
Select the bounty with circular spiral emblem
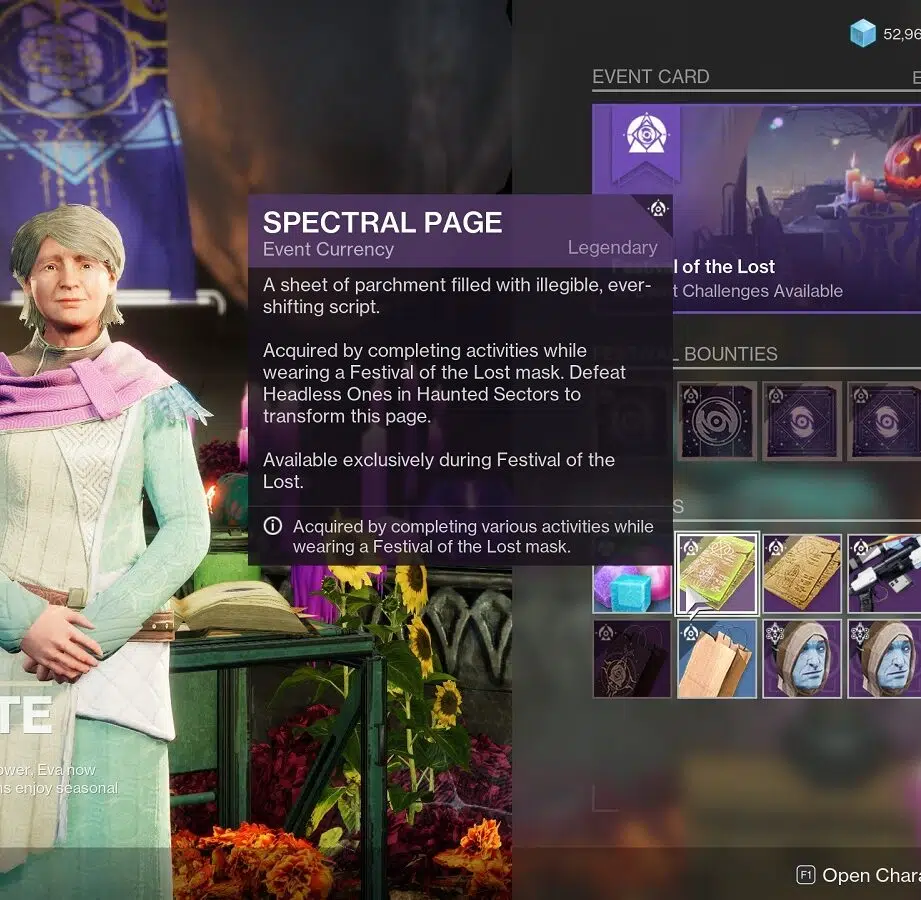point(717,421)
